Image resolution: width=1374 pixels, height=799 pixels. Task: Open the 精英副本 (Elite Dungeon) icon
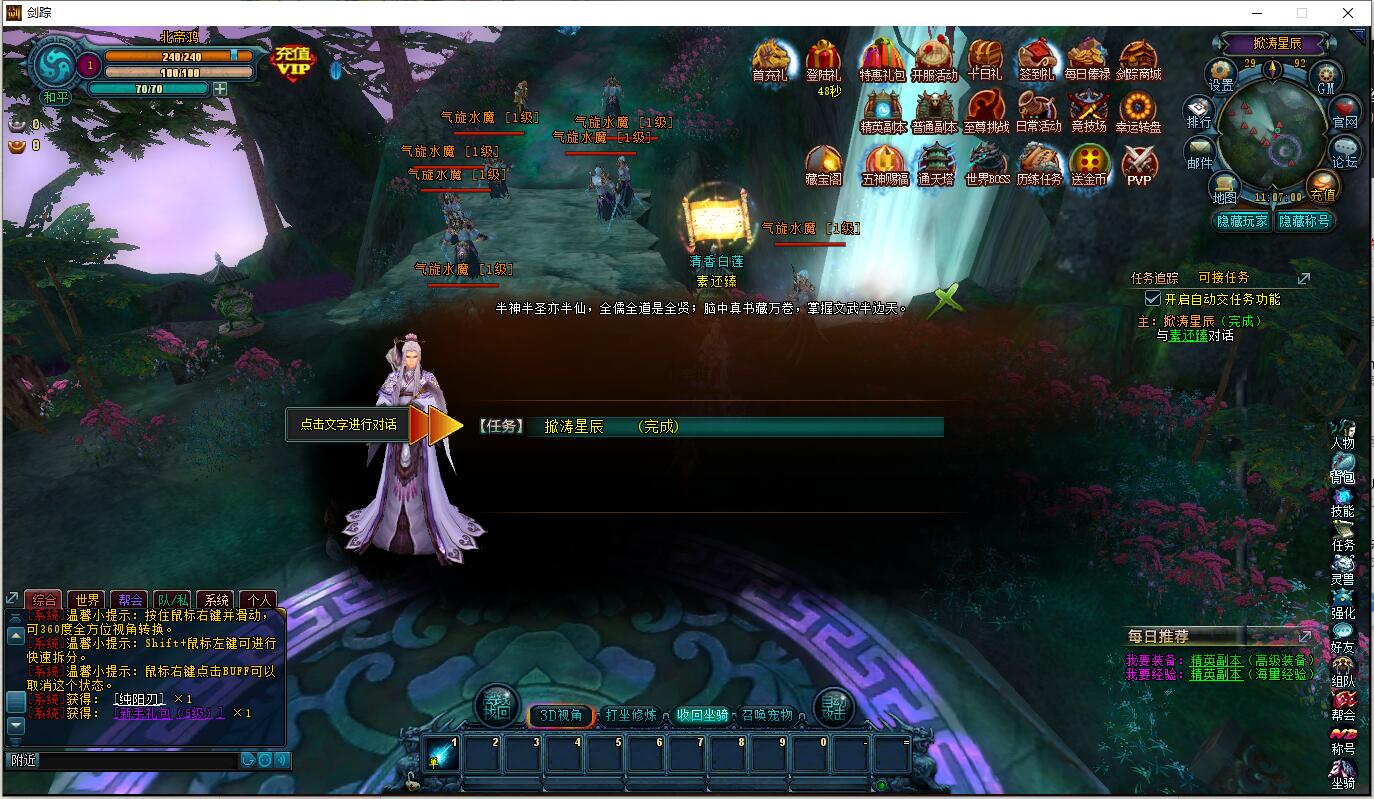point(883,107)
